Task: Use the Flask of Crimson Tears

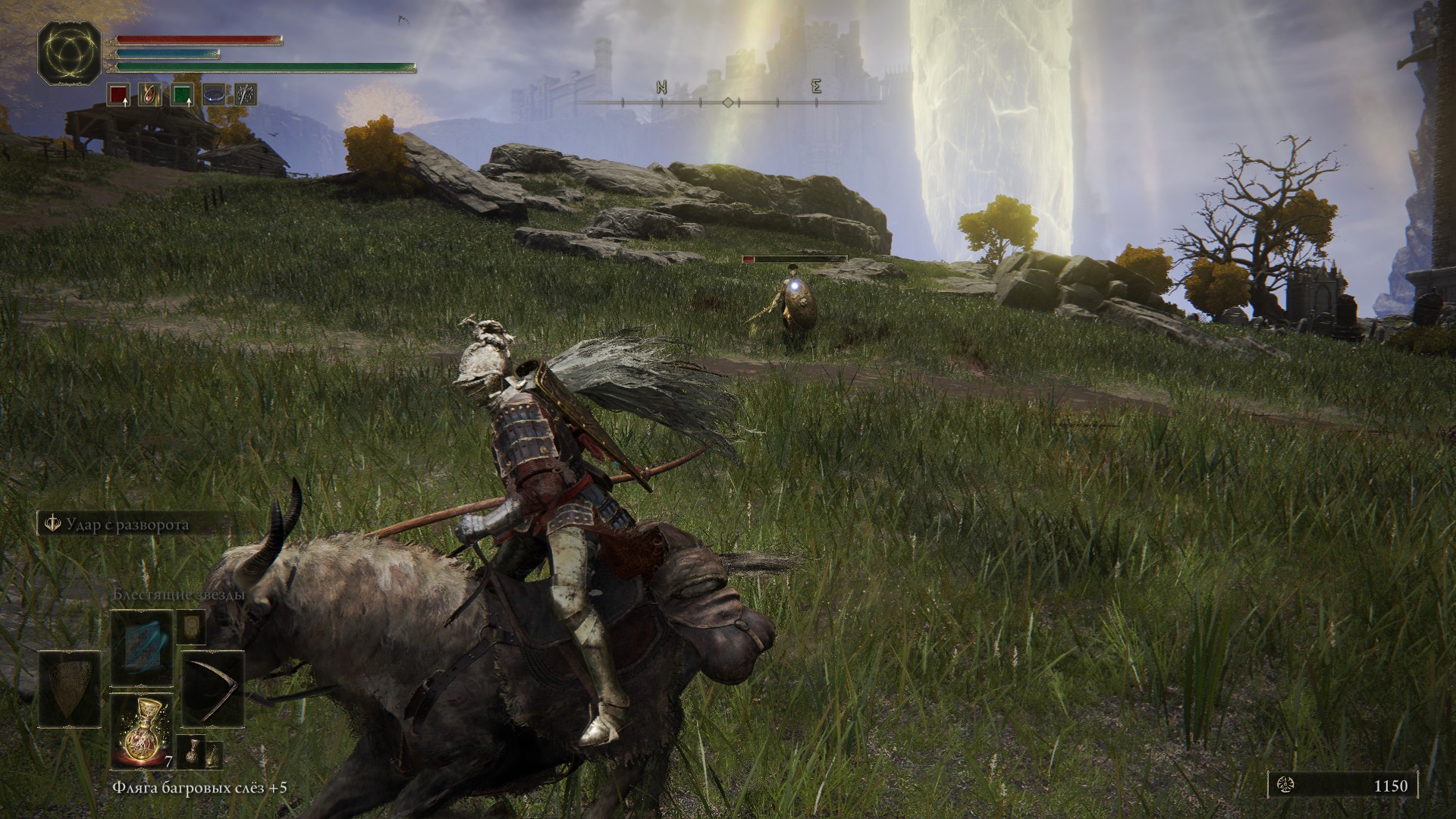Action: (x=142, y=730)
